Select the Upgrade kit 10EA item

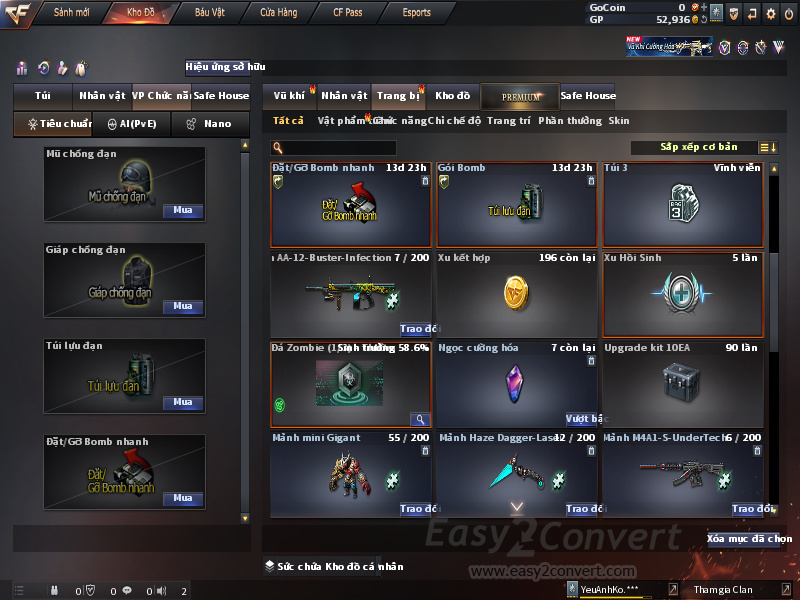tap(683, 385)
